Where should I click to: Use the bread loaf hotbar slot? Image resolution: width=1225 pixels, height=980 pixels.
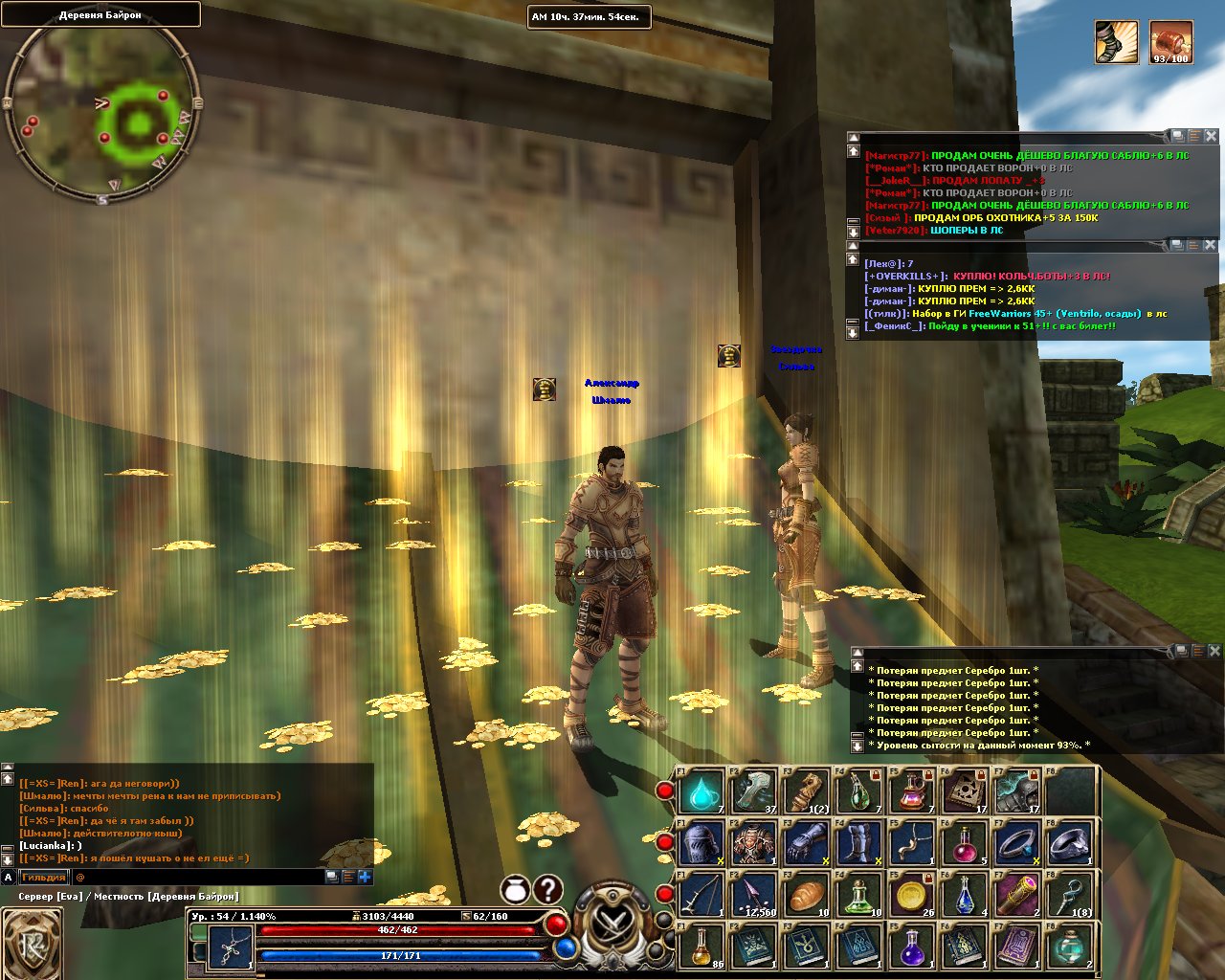(806, 896)
